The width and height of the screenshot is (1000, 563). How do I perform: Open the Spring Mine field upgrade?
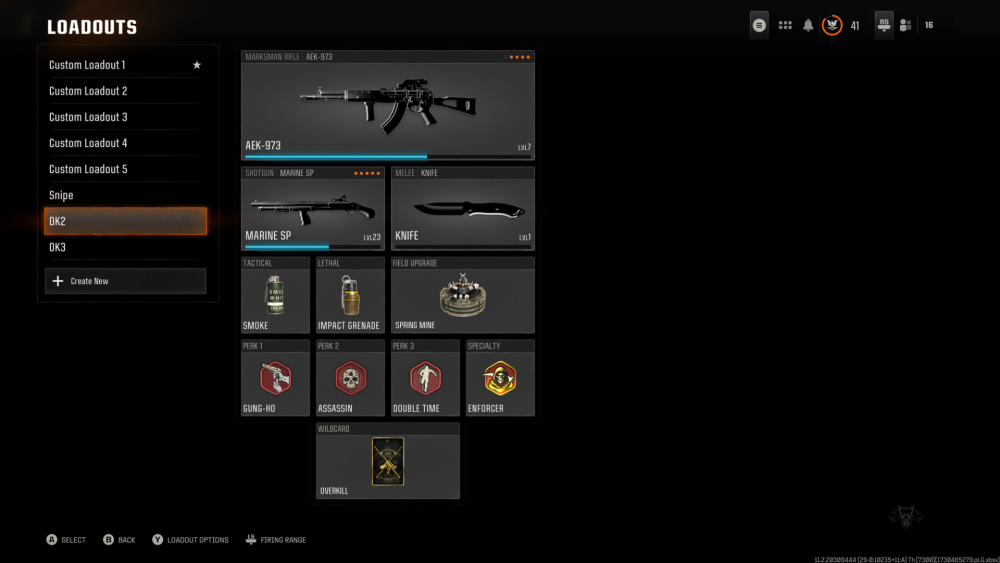pyautogui.click(x=463, y=295)
